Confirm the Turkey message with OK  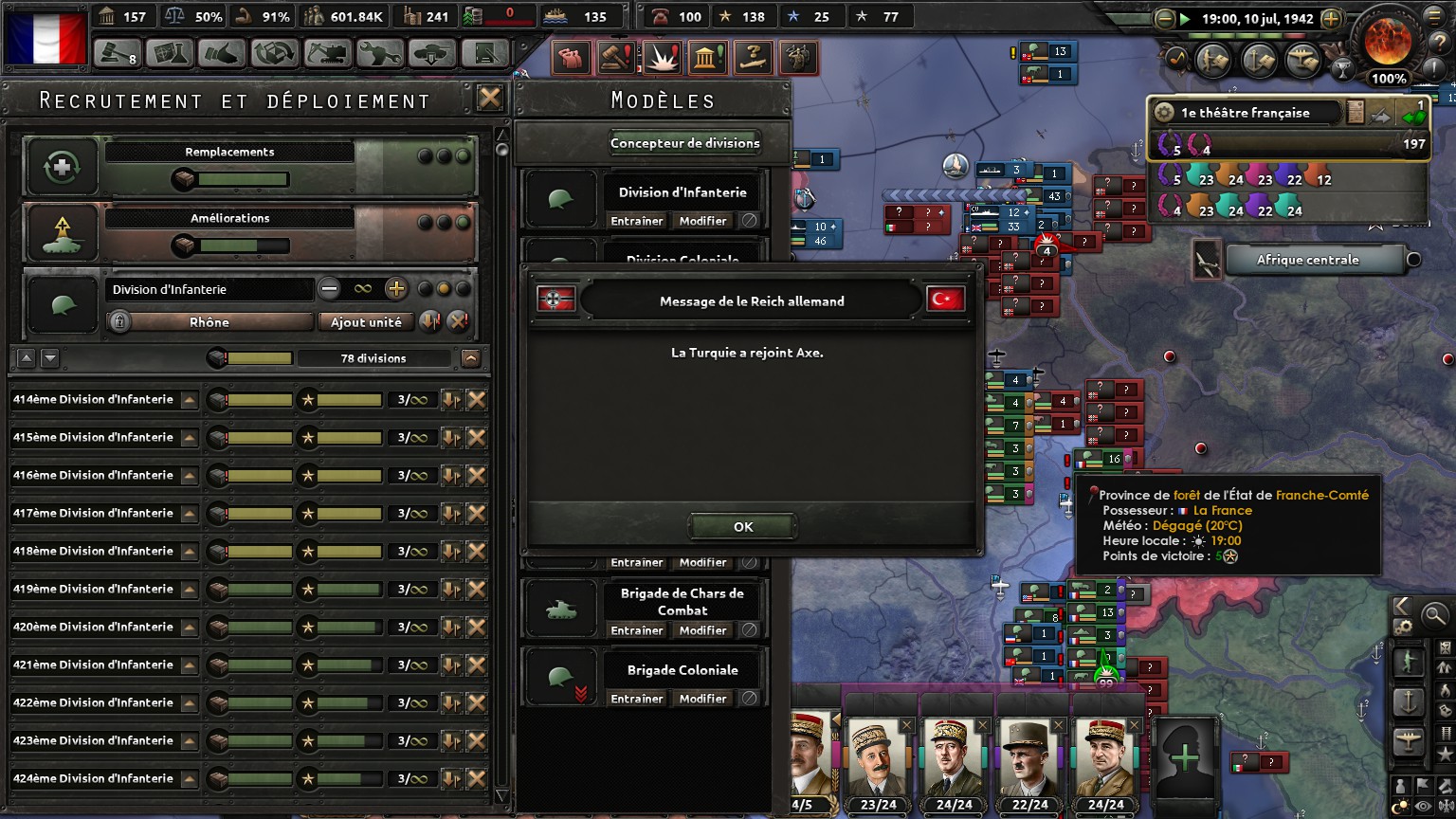pyautogui.click(x=742, y=527)
